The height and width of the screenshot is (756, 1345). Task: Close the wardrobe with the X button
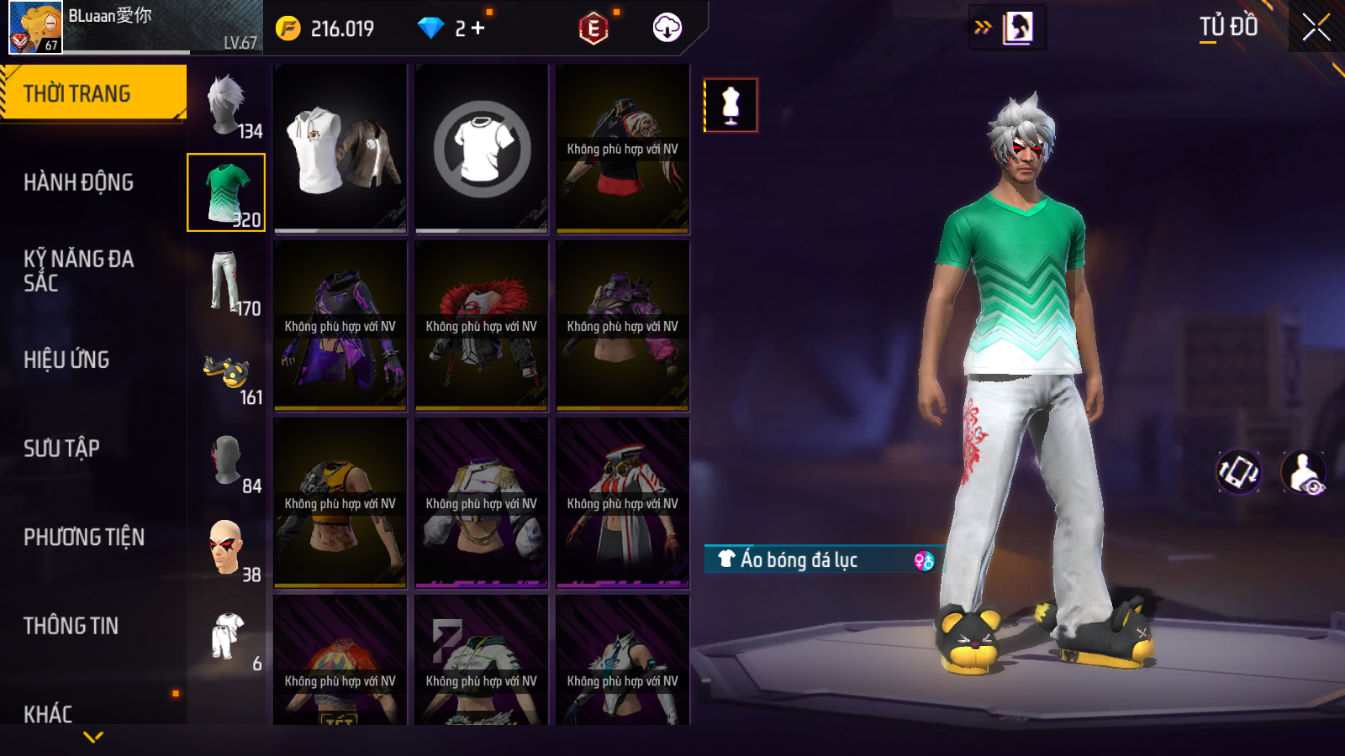coord(1316,28)
